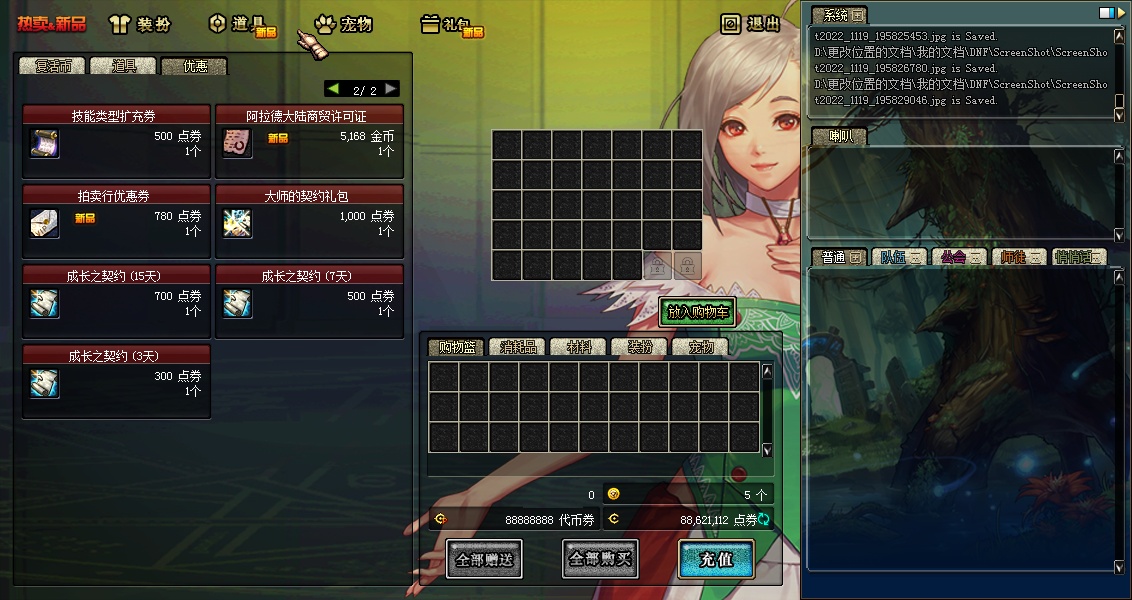Go to the previous shop page

coord(333,89)
